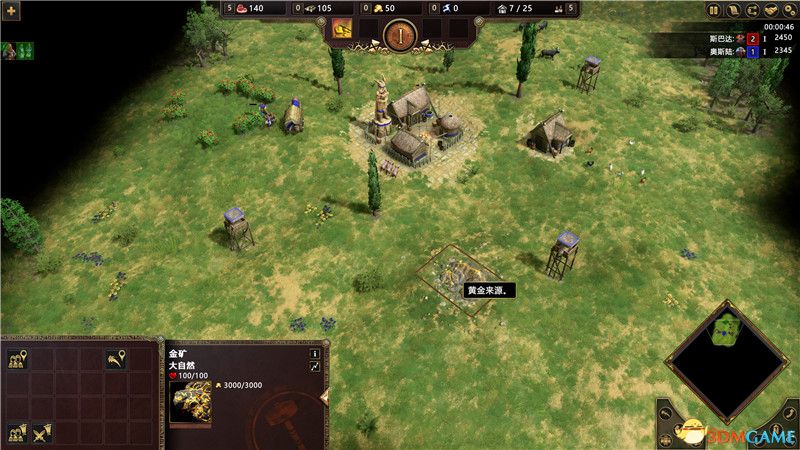This screenshot has width=800, height=450.
Task: Click the age-up emblem at top center
Action: (400, 35)
